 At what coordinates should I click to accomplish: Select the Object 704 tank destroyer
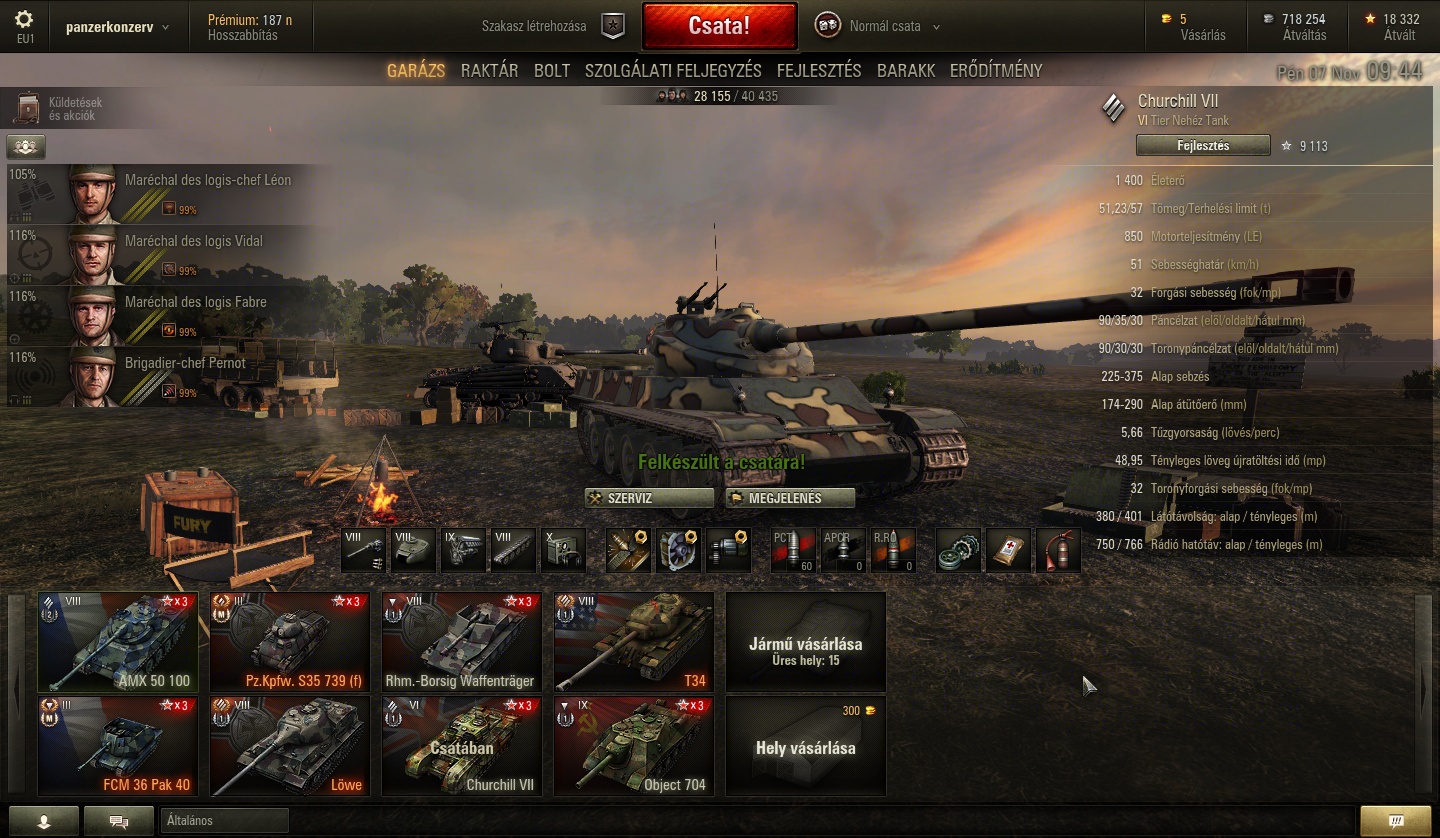point(634,745)
